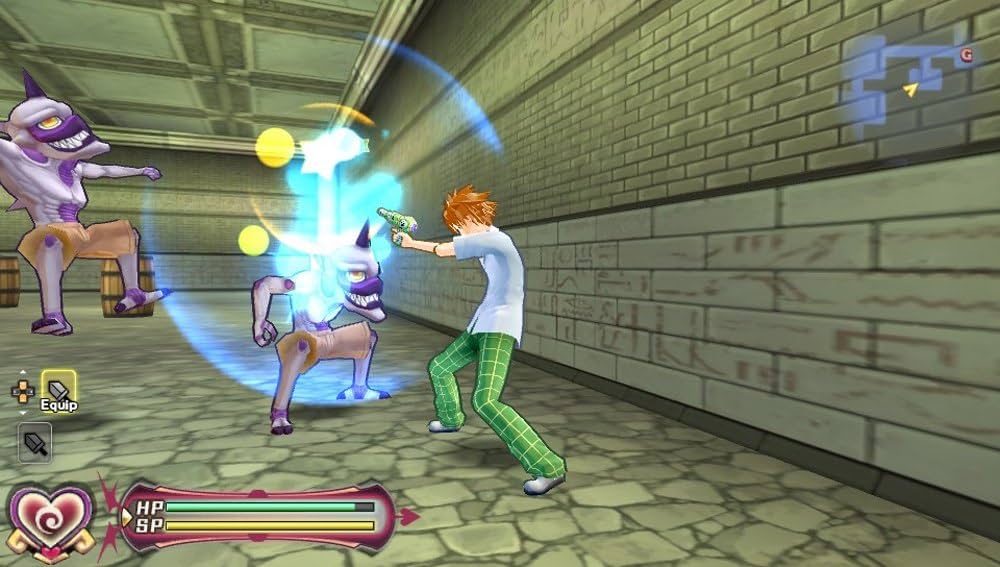The width and height of the screenshot is (1000, 567).
Task: Choose the grey secondary weapon slot
Action: tap(35, 442)
